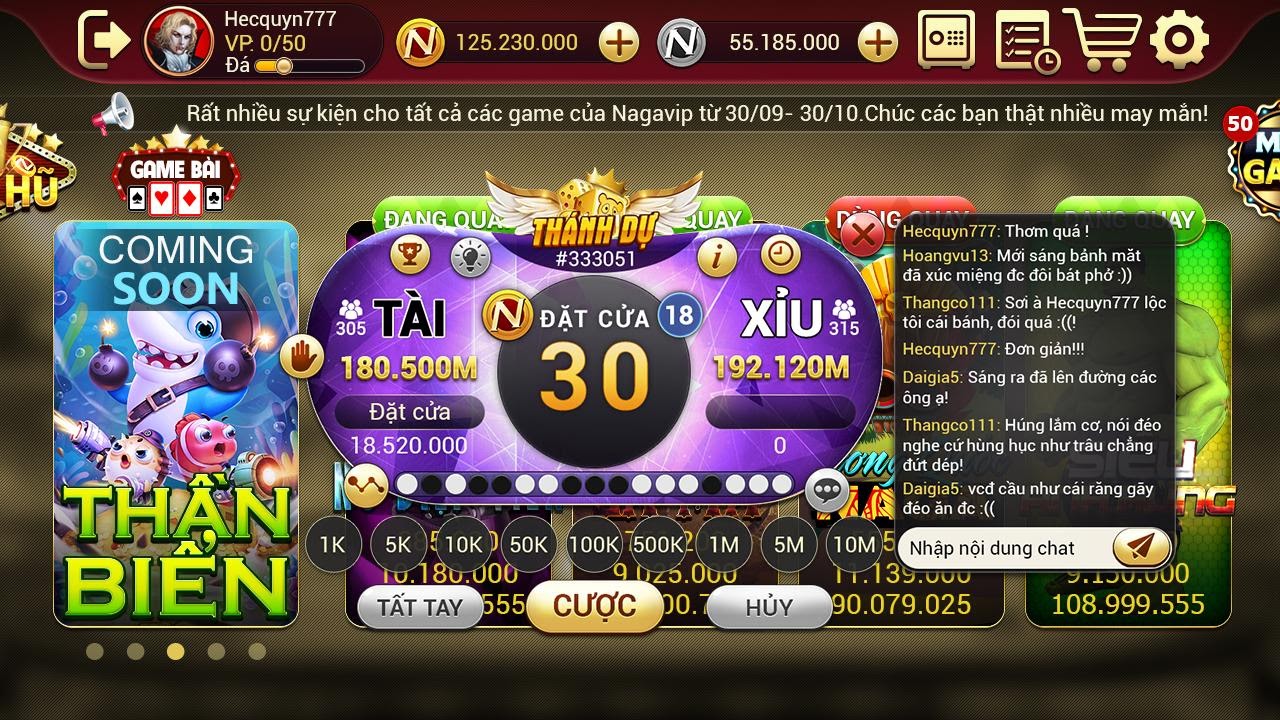Place the bet with the CƯỢC button
This screenshot has height=720, width=1280.
594,605
